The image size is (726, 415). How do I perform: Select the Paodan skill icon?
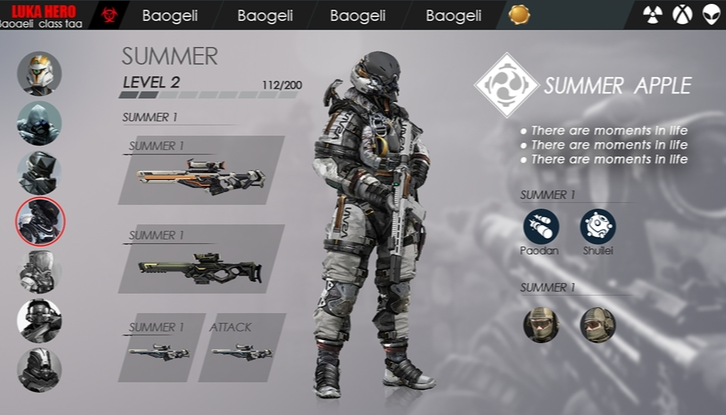[540, 227]
